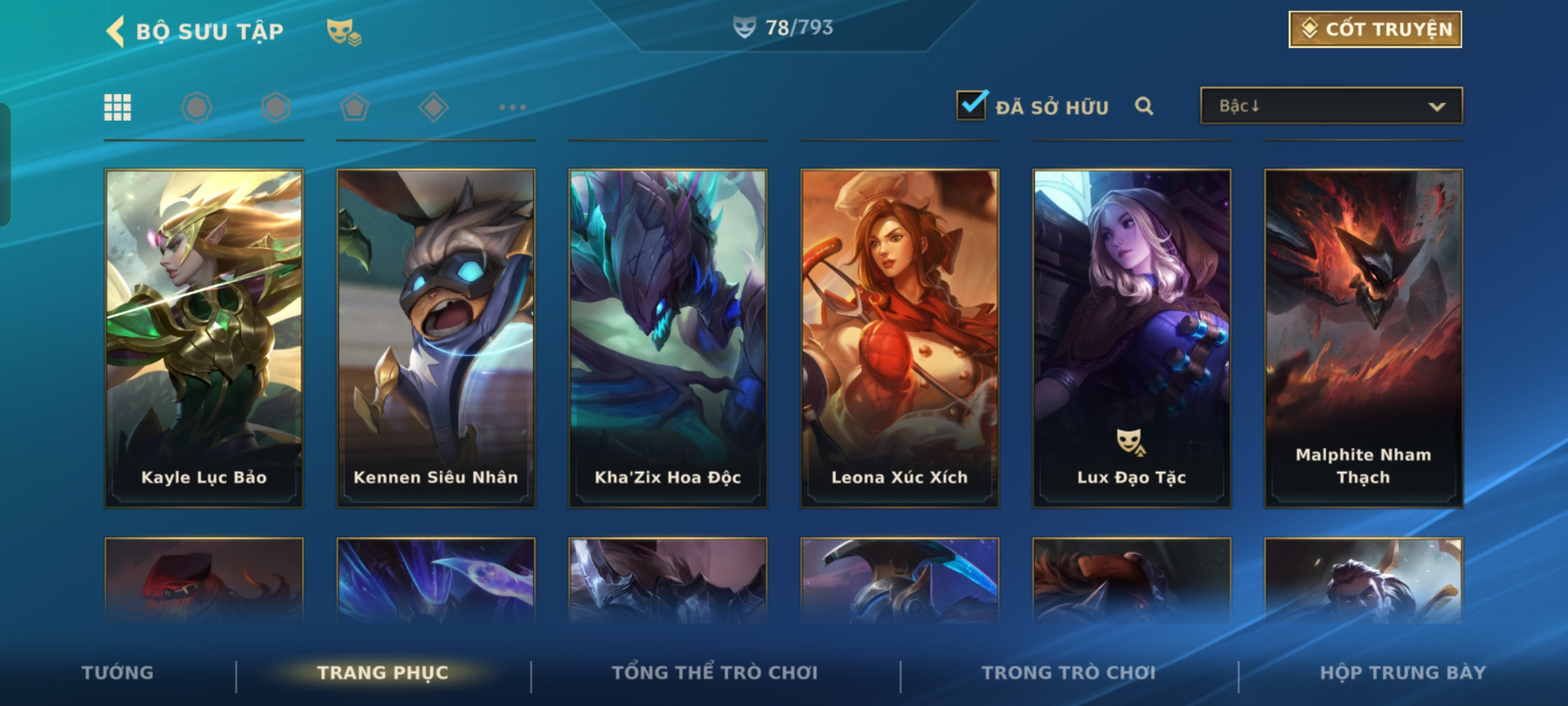Choose the pentagon rarity filter
1568x706 pixels.
[354, 107]
